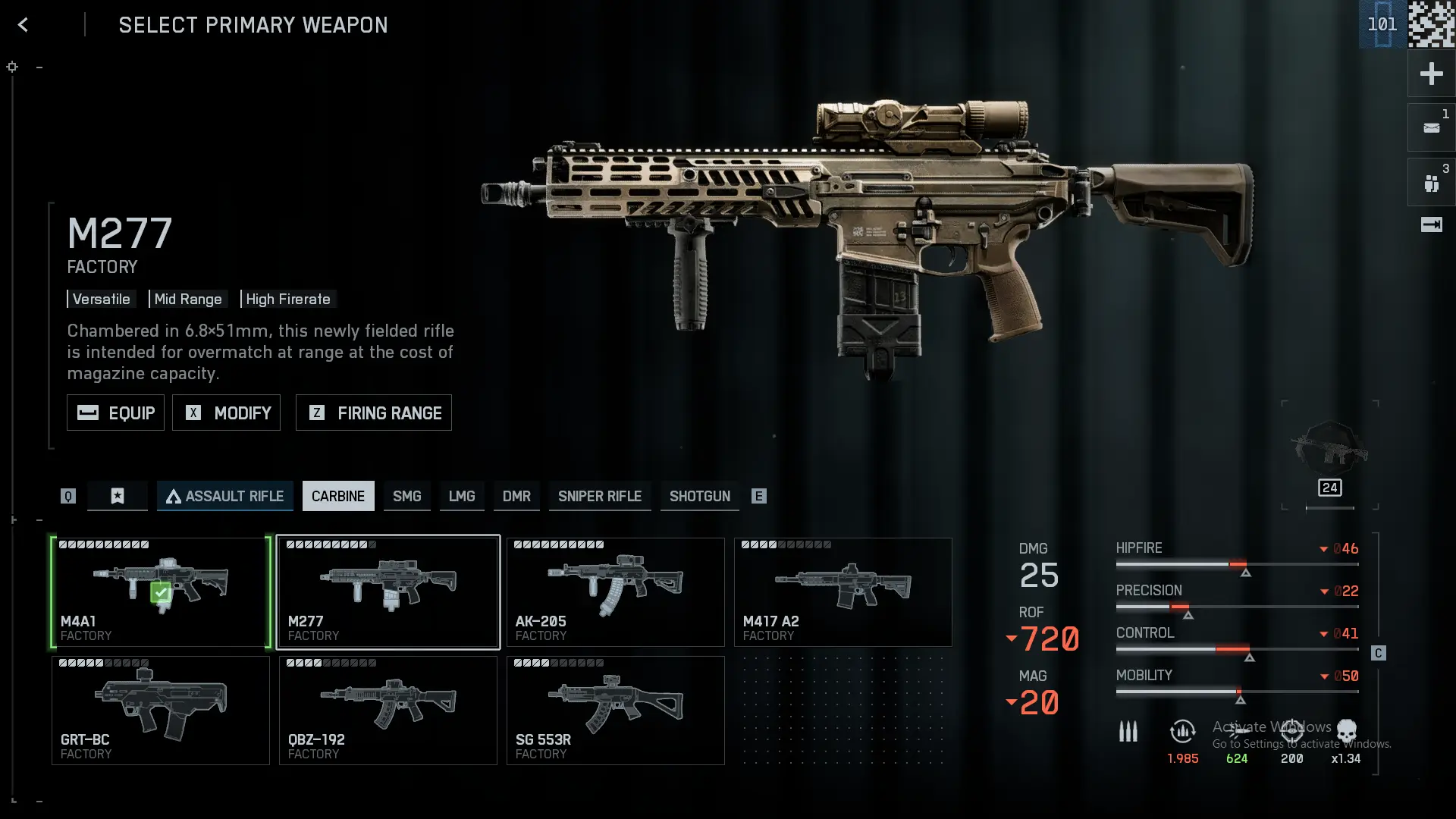Click the plus button in the sidebar
The height and width of the screenshot is (819, 1456).
tap(1431, 74)
